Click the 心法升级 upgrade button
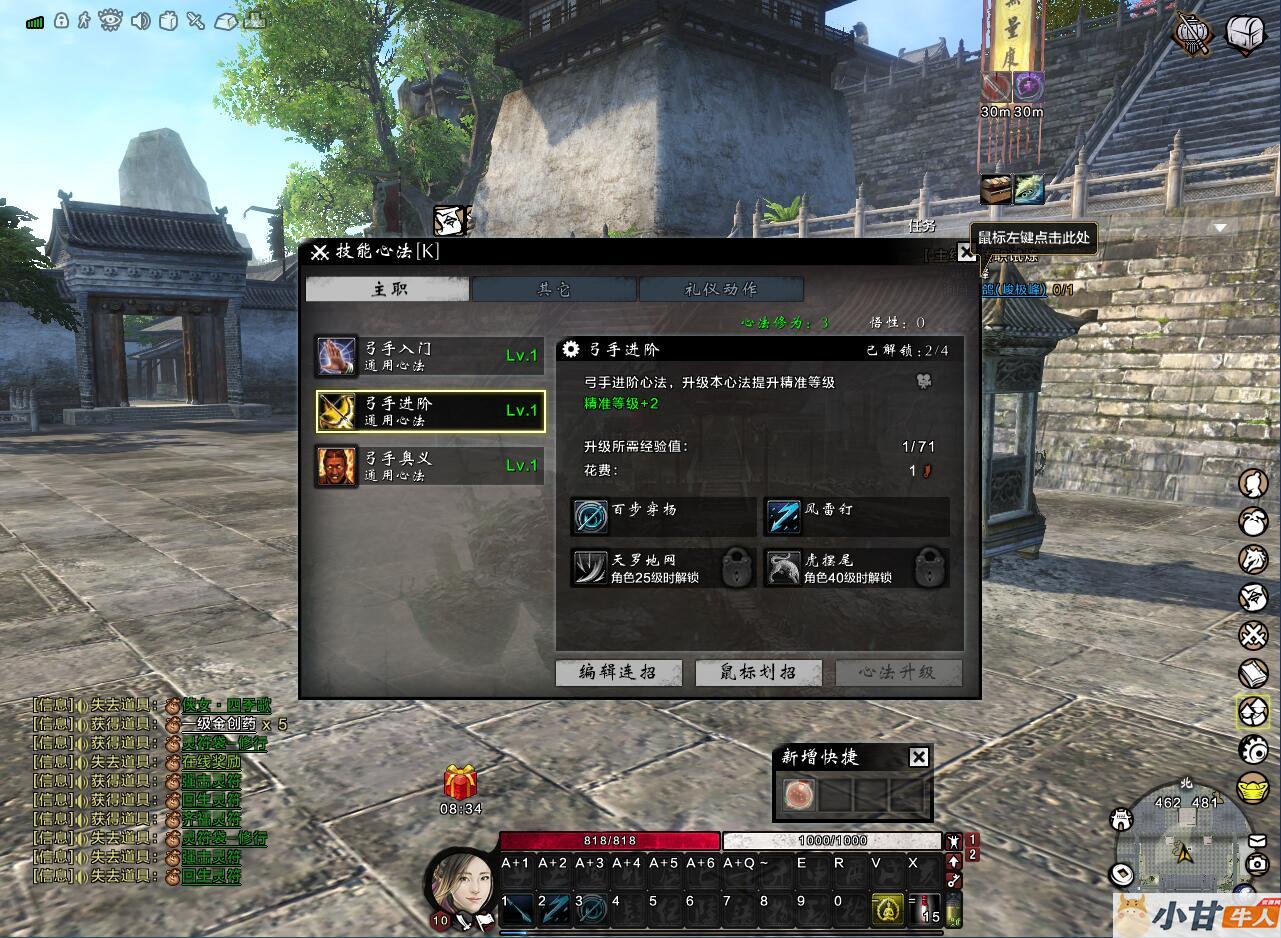Viewport: 1281px width, 938px height. (899, 672)
